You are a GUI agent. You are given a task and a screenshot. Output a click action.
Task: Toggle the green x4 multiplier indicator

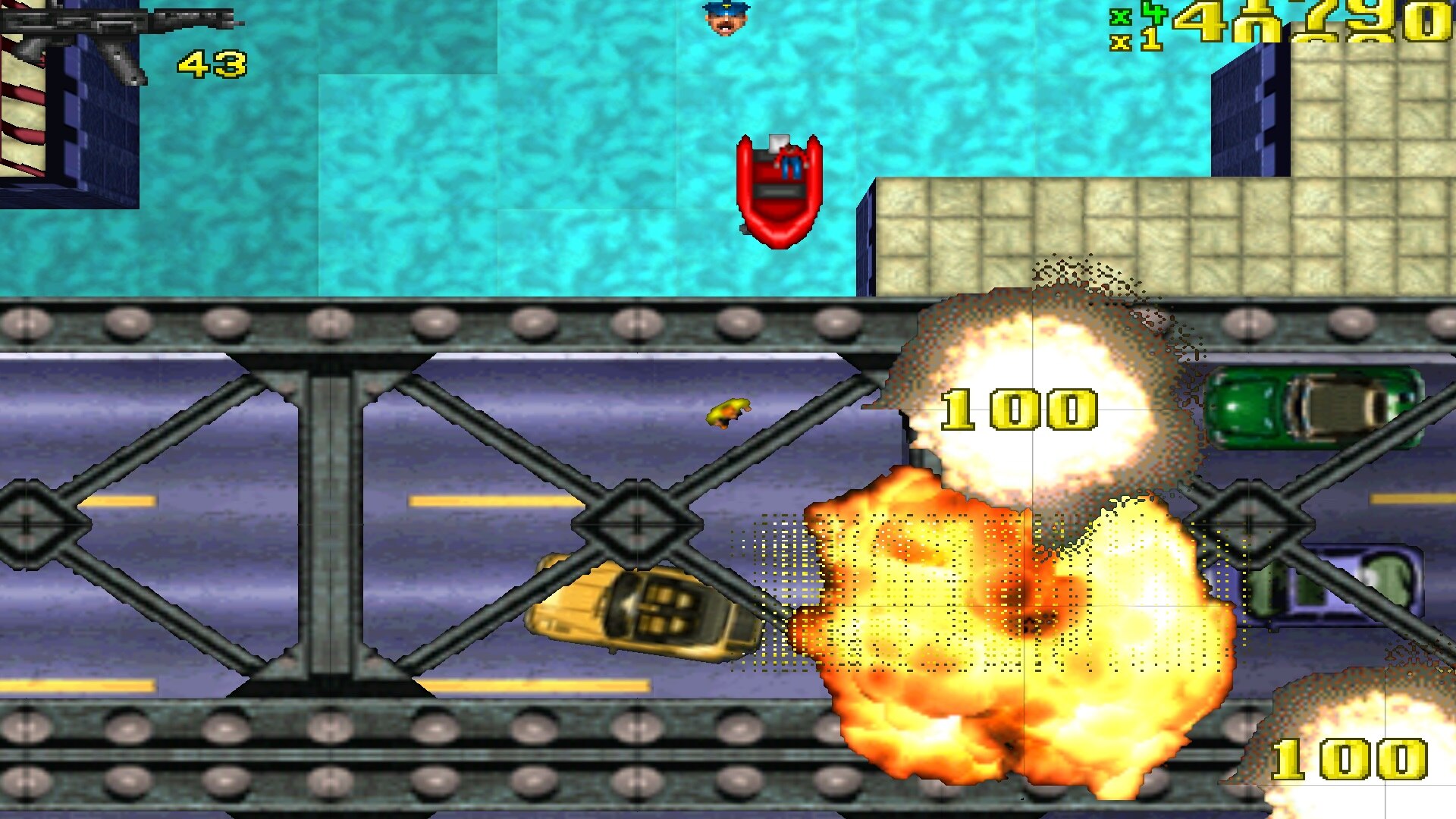pos(1137,15)
